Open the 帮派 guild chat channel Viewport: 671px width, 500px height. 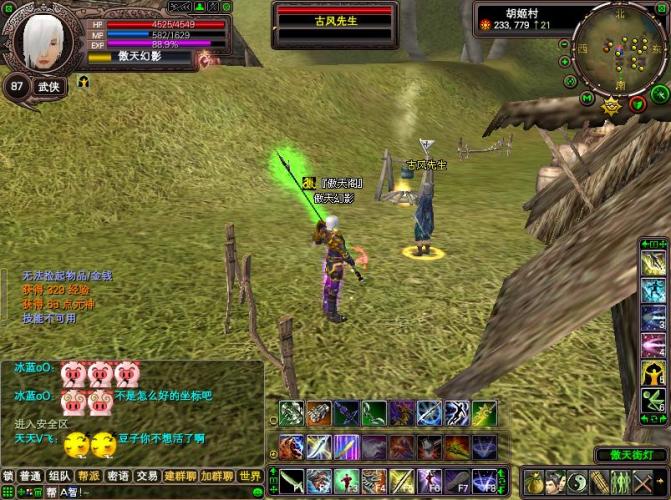(x=89, y=476)
